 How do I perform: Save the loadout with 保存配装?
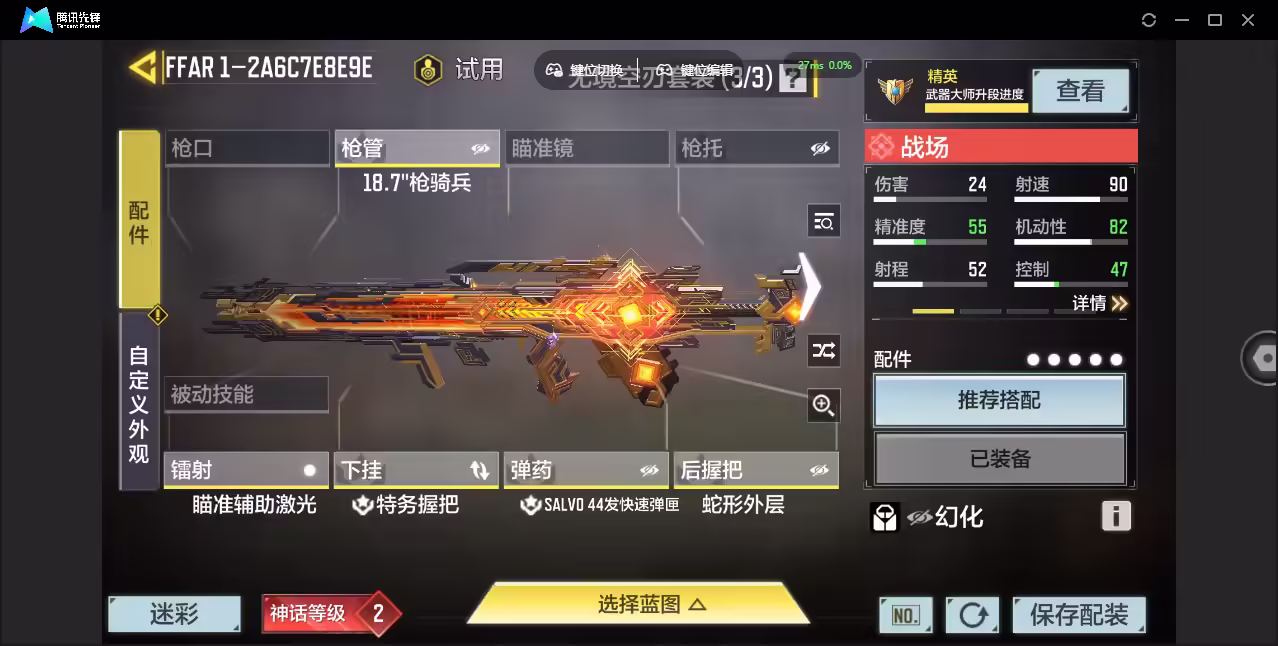click(x=1078, y=615)
